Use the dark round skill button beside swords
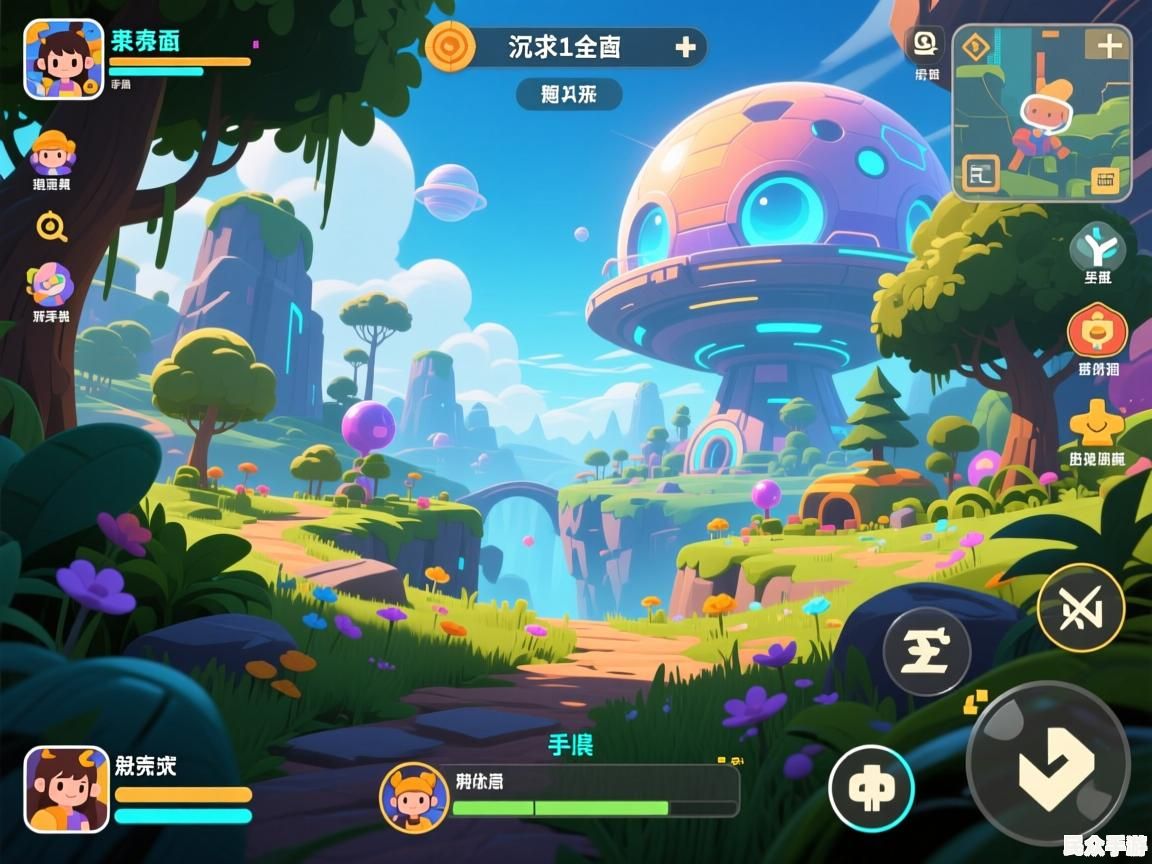 (927, 651)
